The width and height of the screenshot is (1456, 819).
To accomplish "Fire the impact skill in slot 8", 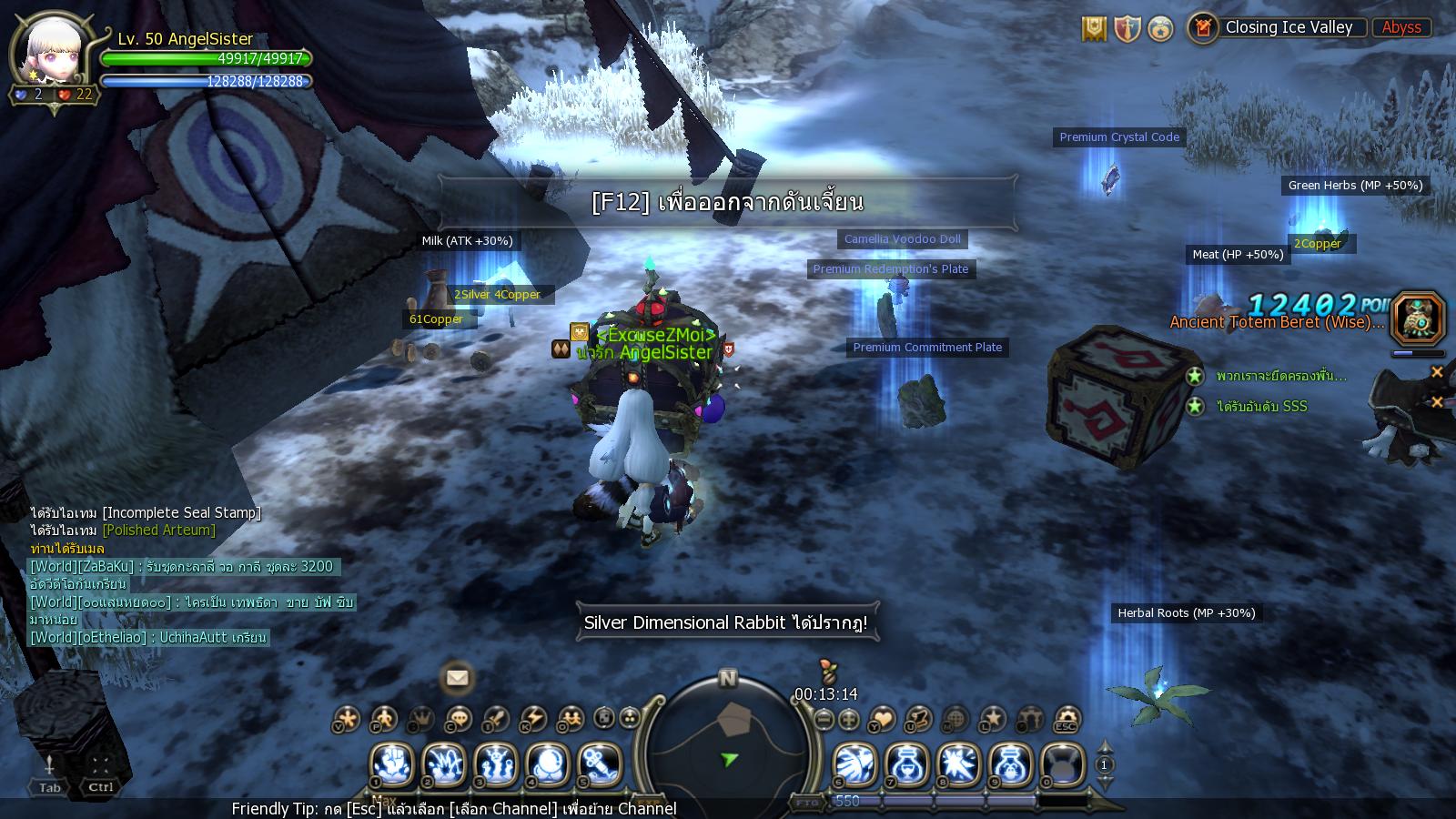I will (958, 763).
